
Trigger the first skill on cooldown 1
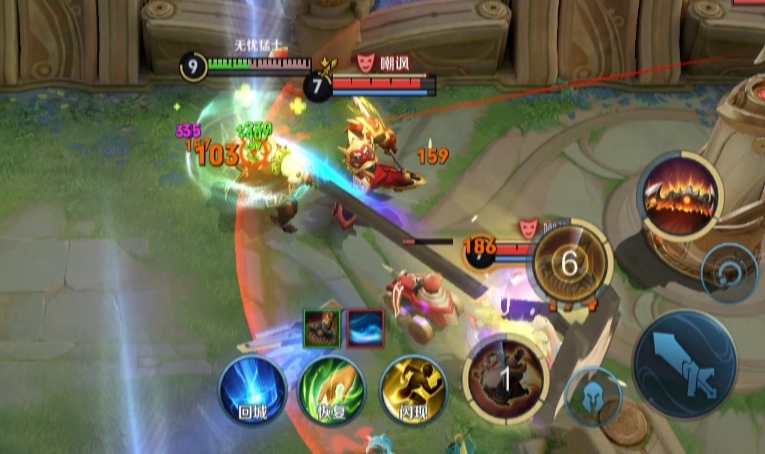[x=505, y=378]
